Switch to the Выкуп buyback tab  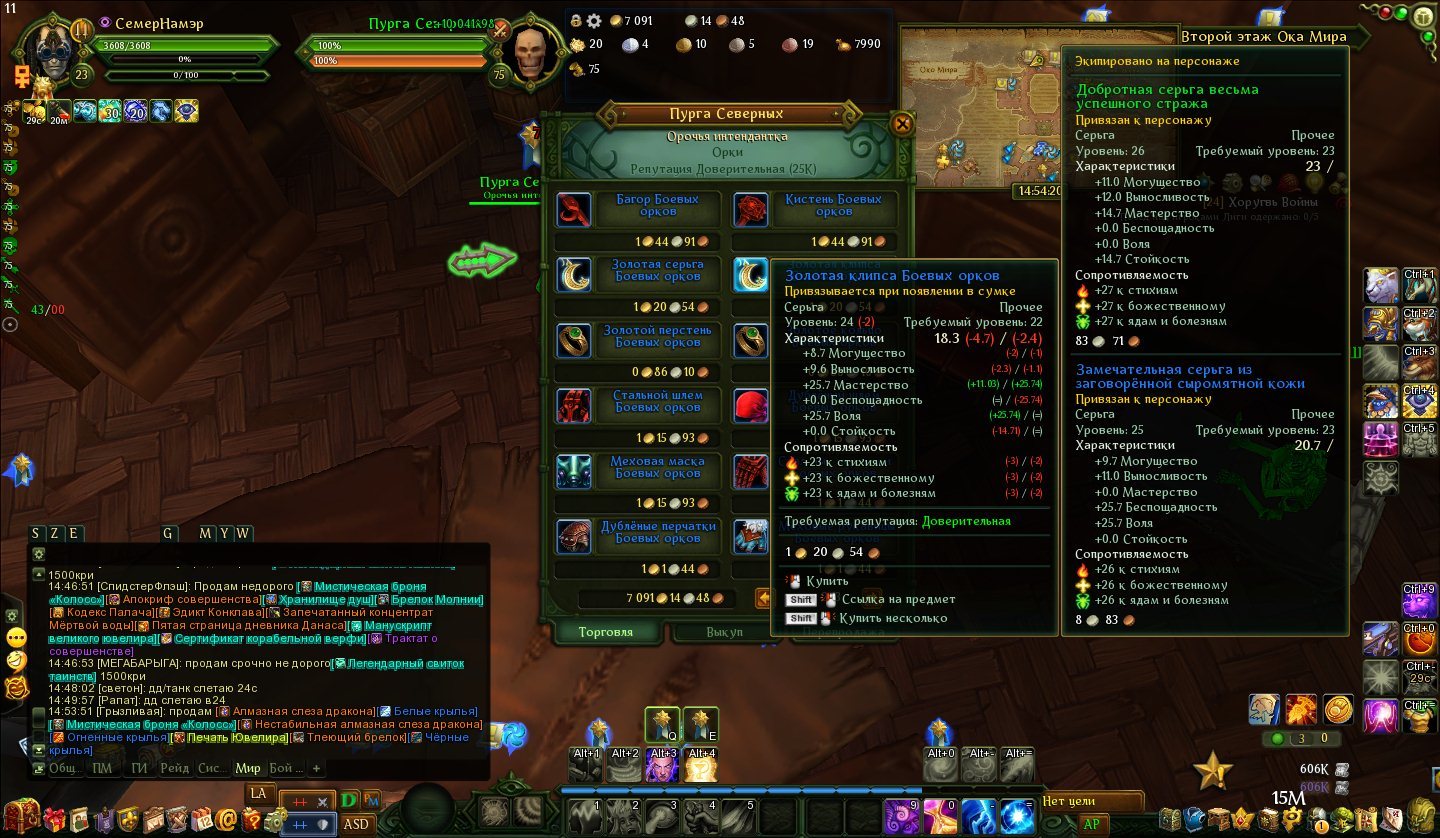tap(724, 632)
